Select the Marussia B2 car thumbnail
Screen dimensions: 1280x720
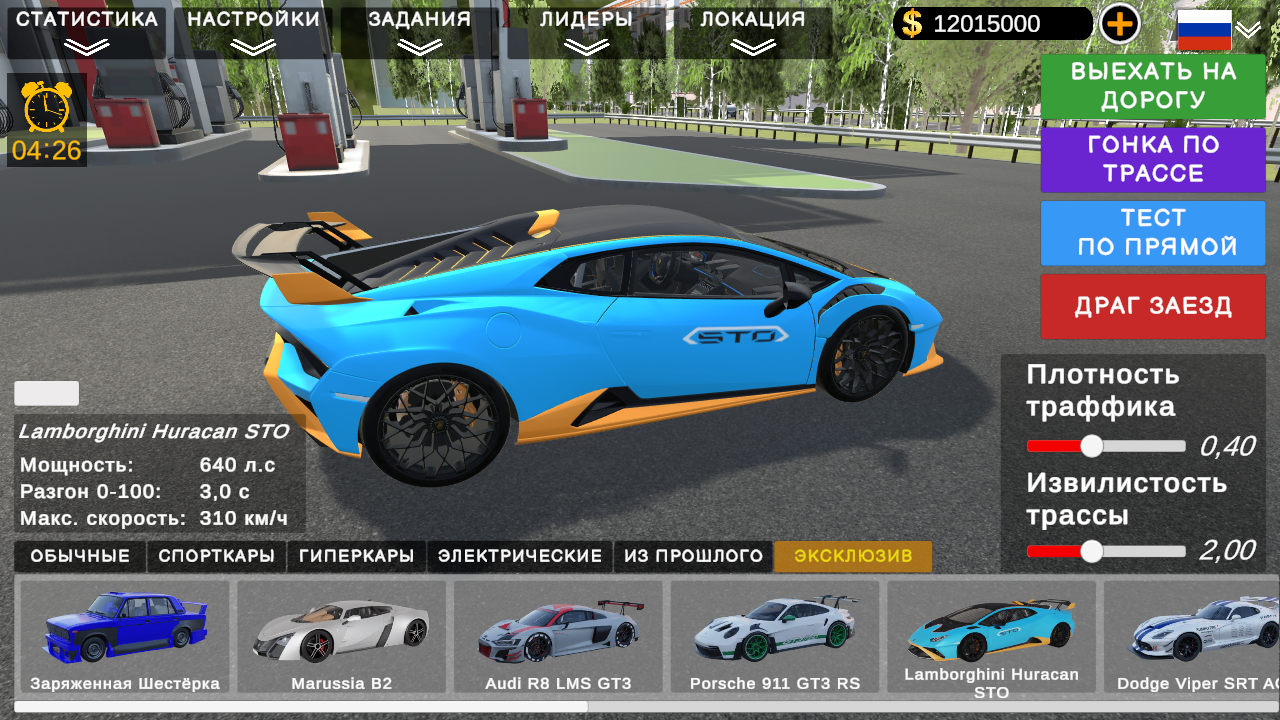[x=343, y=636]
